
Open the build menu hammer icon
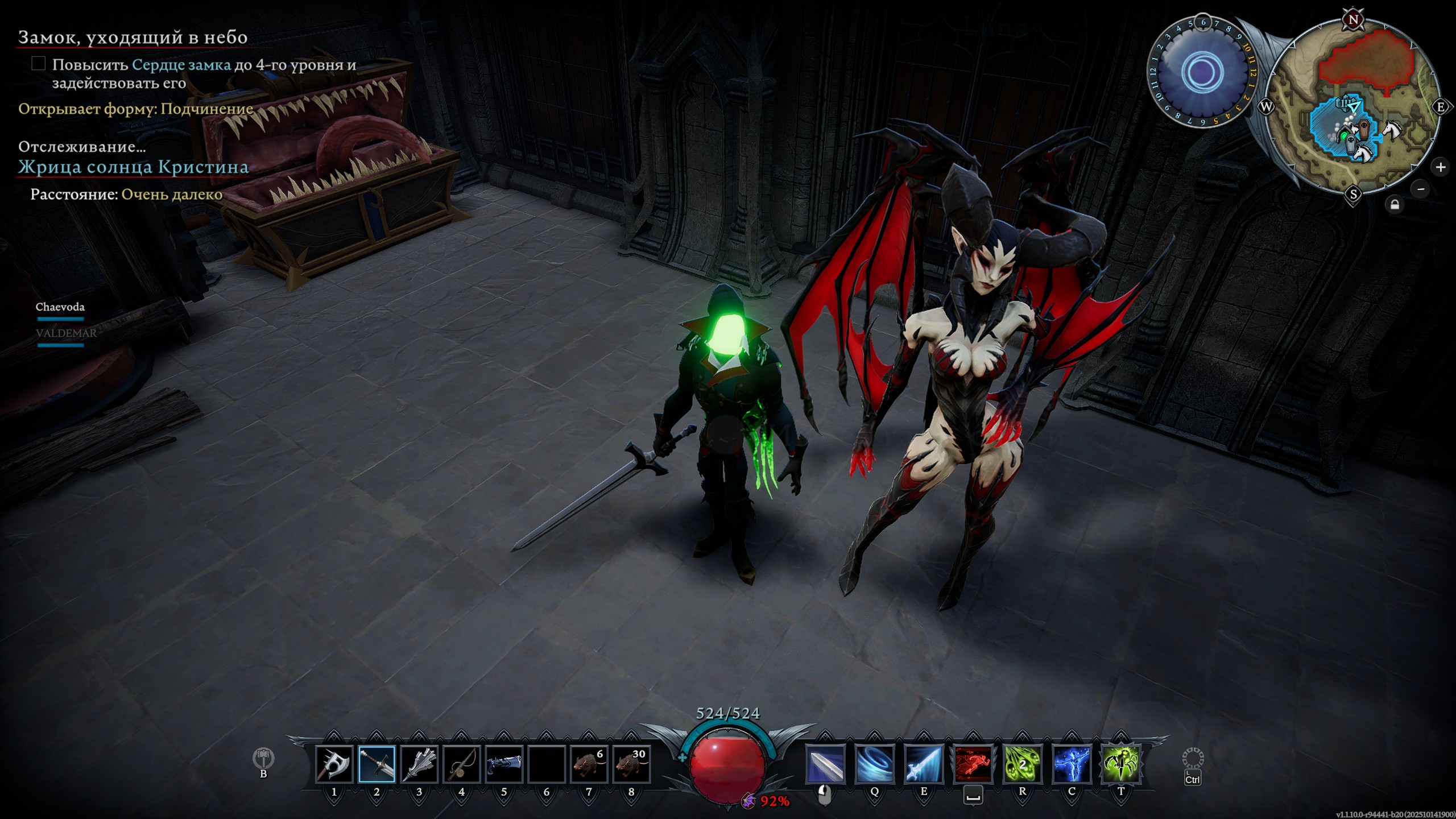pyautogui.click(x=263, y=758)
